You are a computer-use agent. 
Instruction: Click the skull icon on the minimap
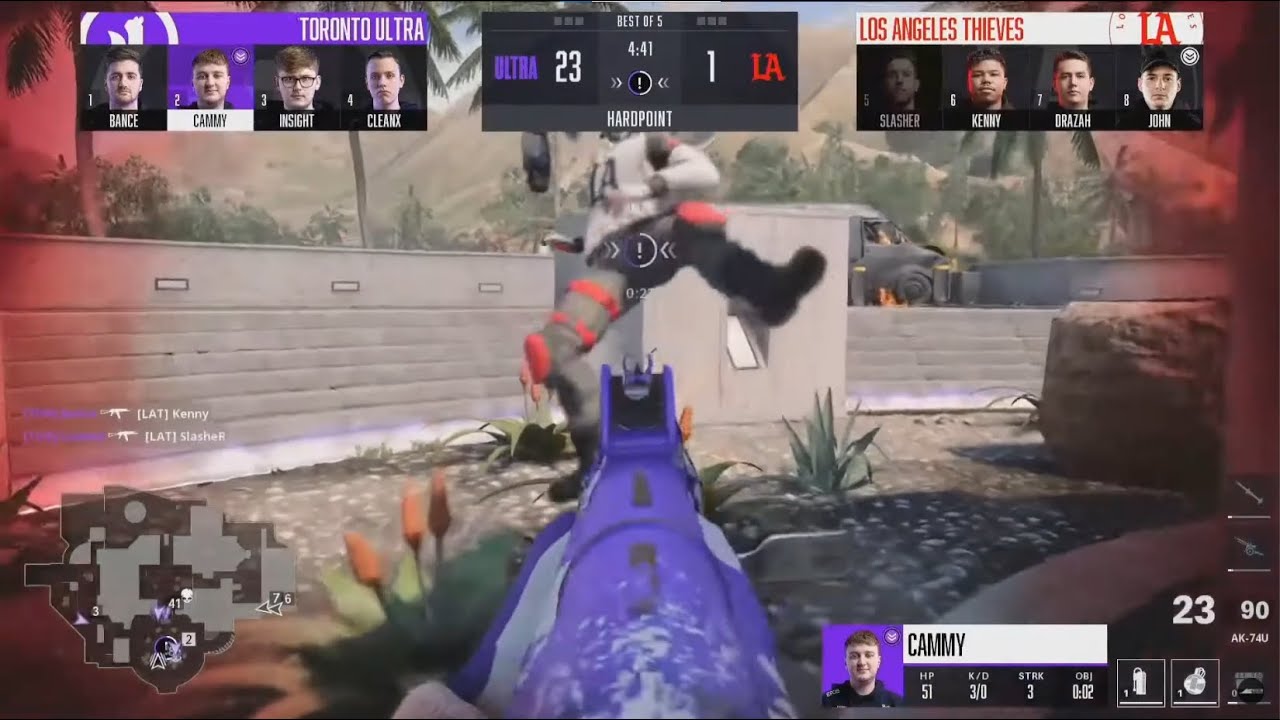(x=187, y=594)
